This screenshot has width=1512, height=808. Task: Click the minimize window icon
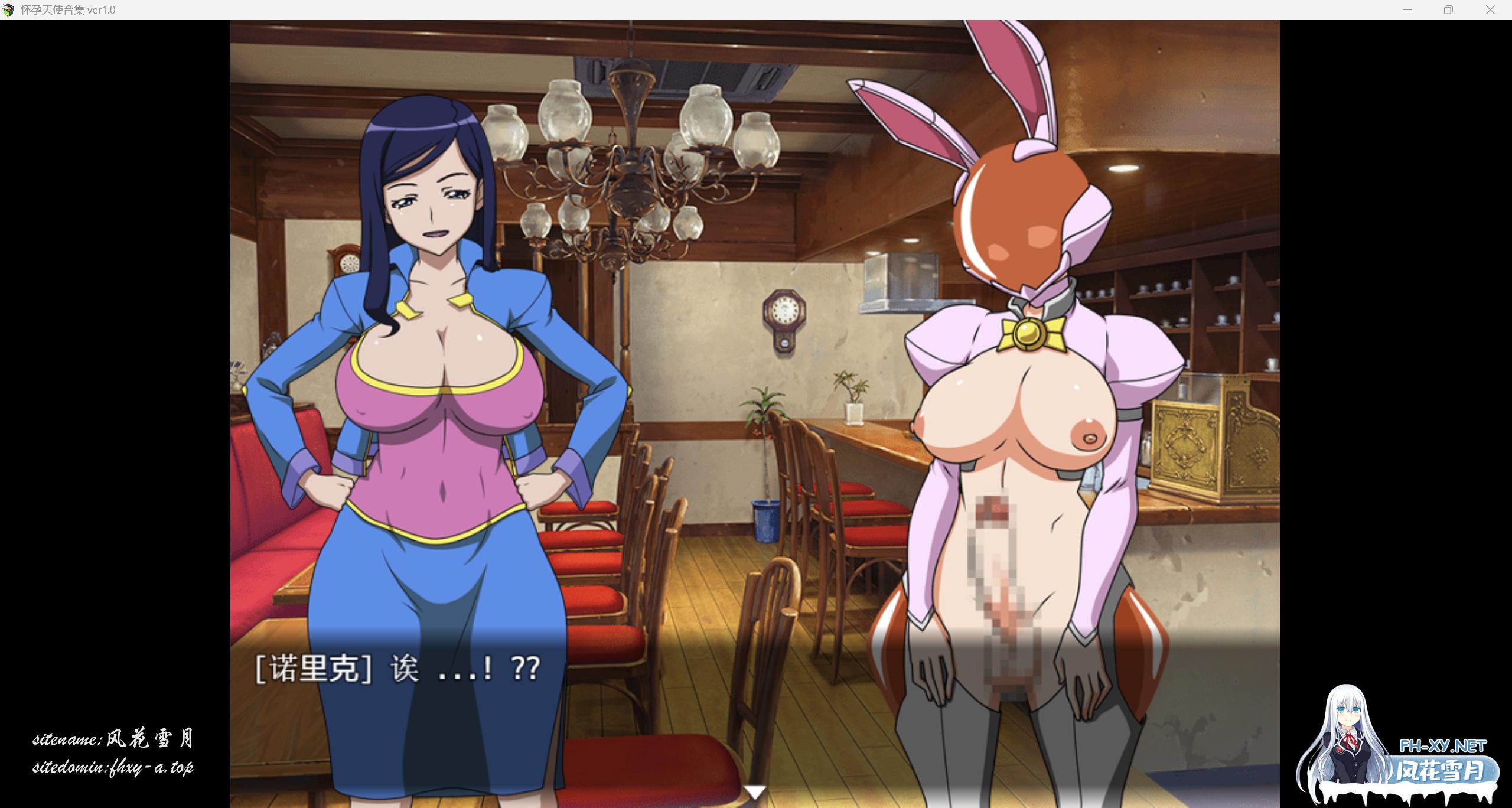point(1407,9)
